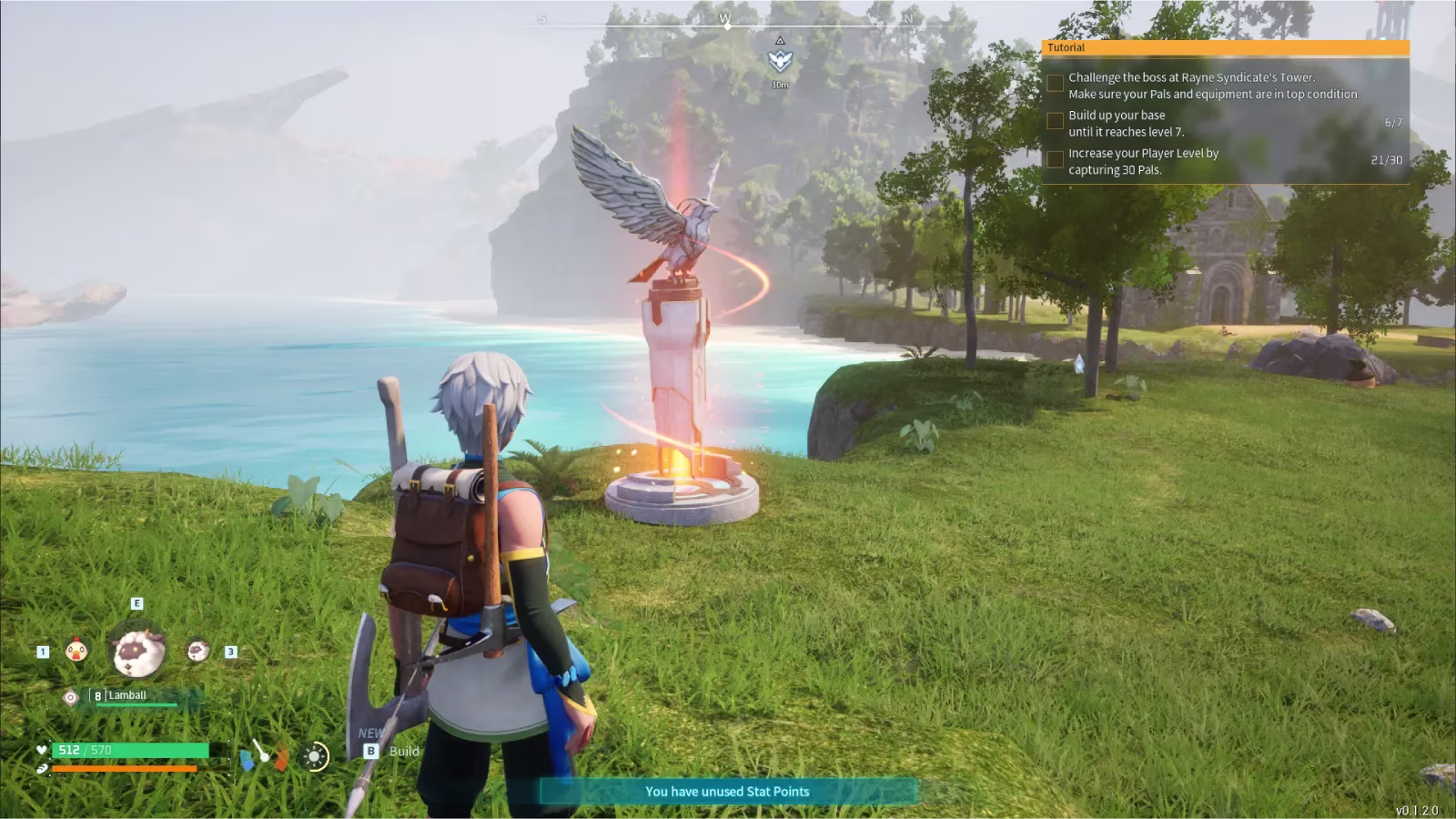Click the winged marker on the compass

pyautogui.click(x=780, y=61)
